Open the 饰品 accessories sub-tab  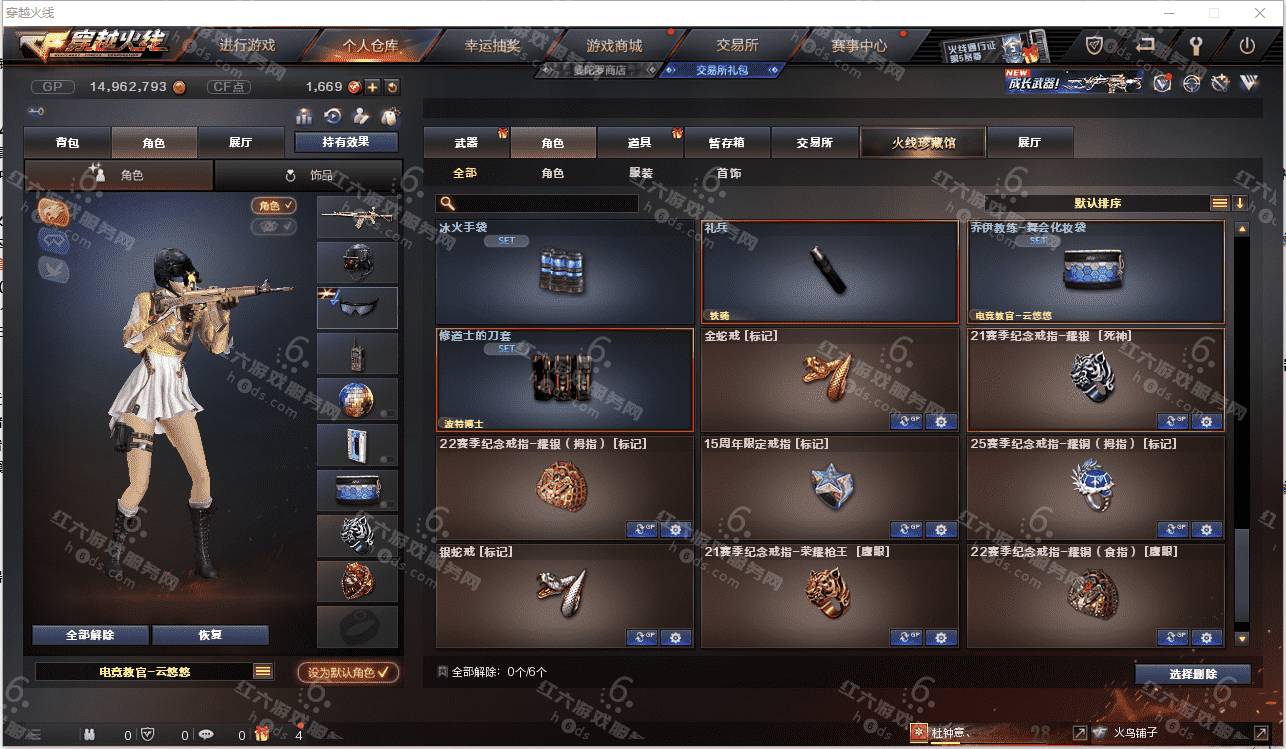309,175
